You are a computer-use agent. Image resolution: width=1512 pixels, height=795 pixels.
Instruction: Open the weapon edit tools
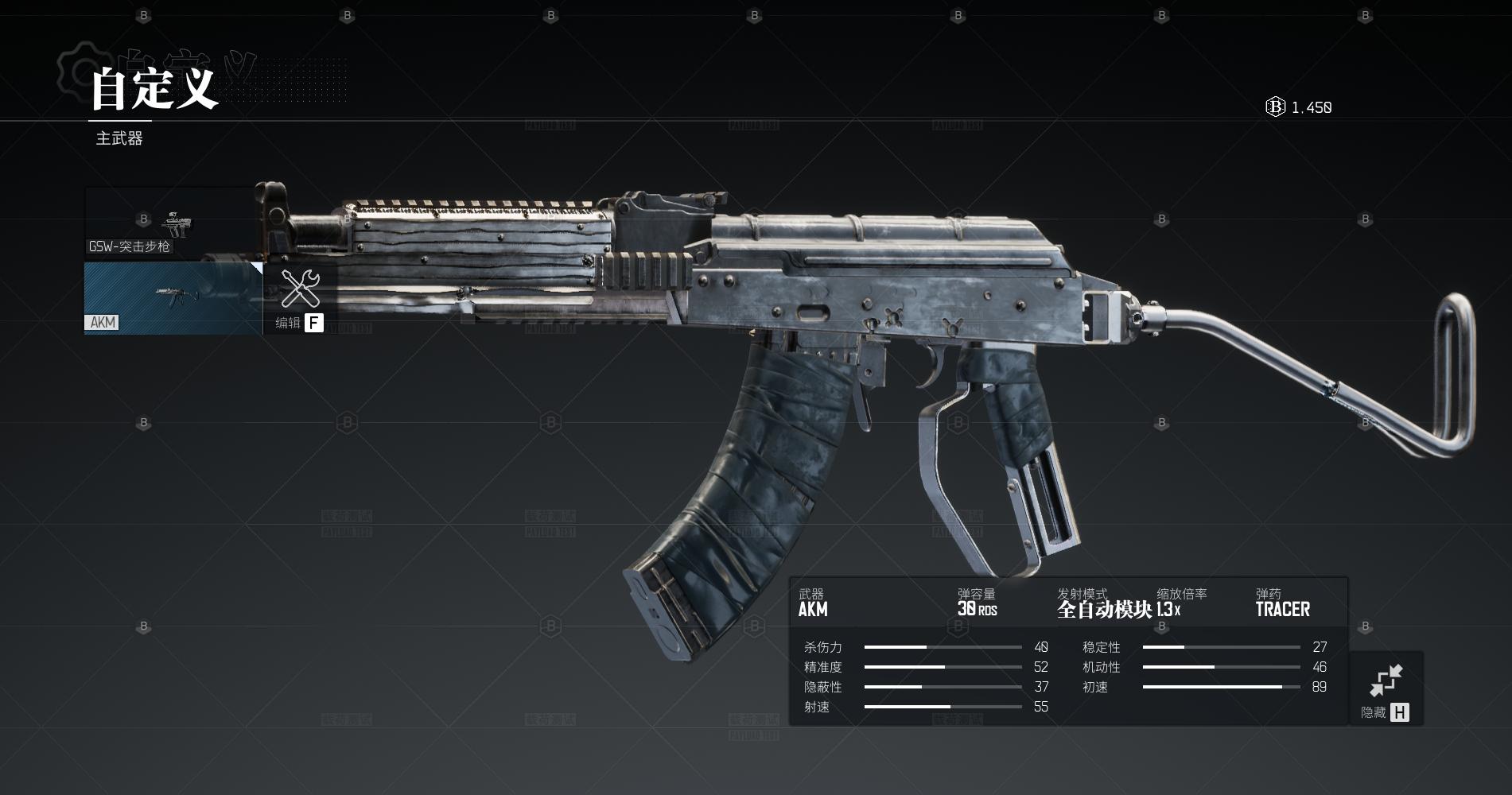[x=300, y=299]
